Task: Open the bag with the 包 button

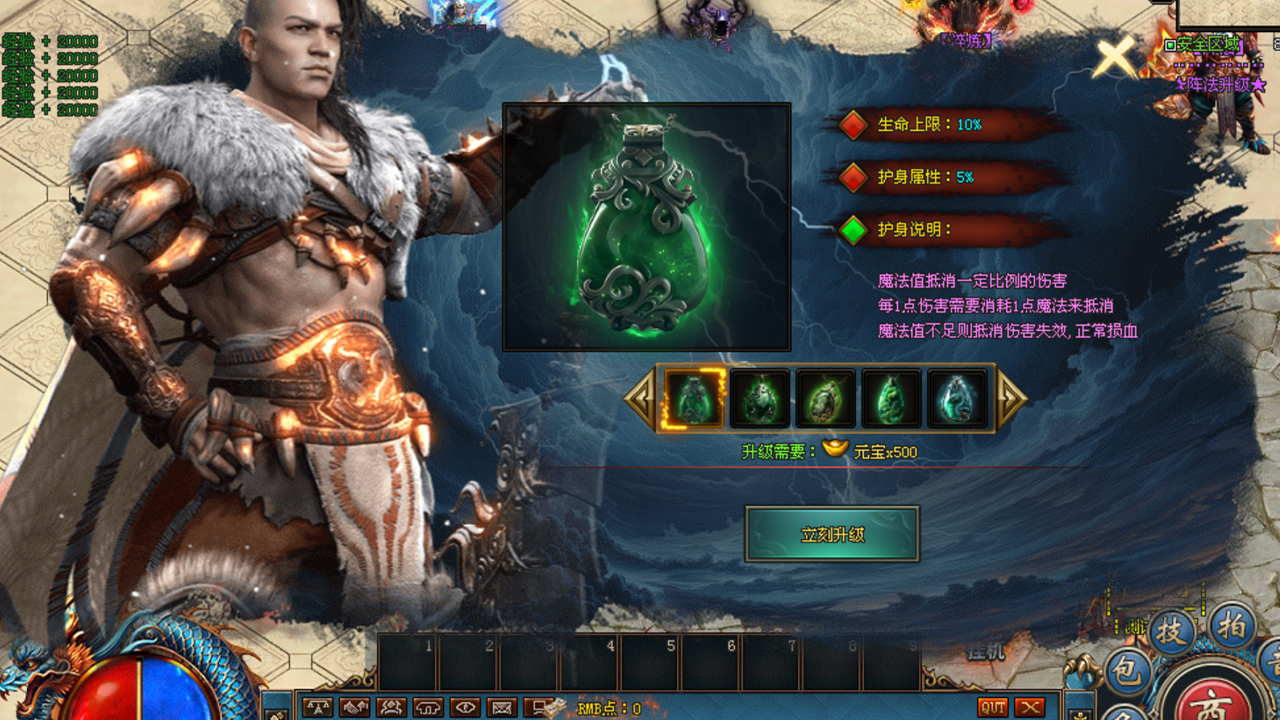Action: click(x=1129, y=672)
